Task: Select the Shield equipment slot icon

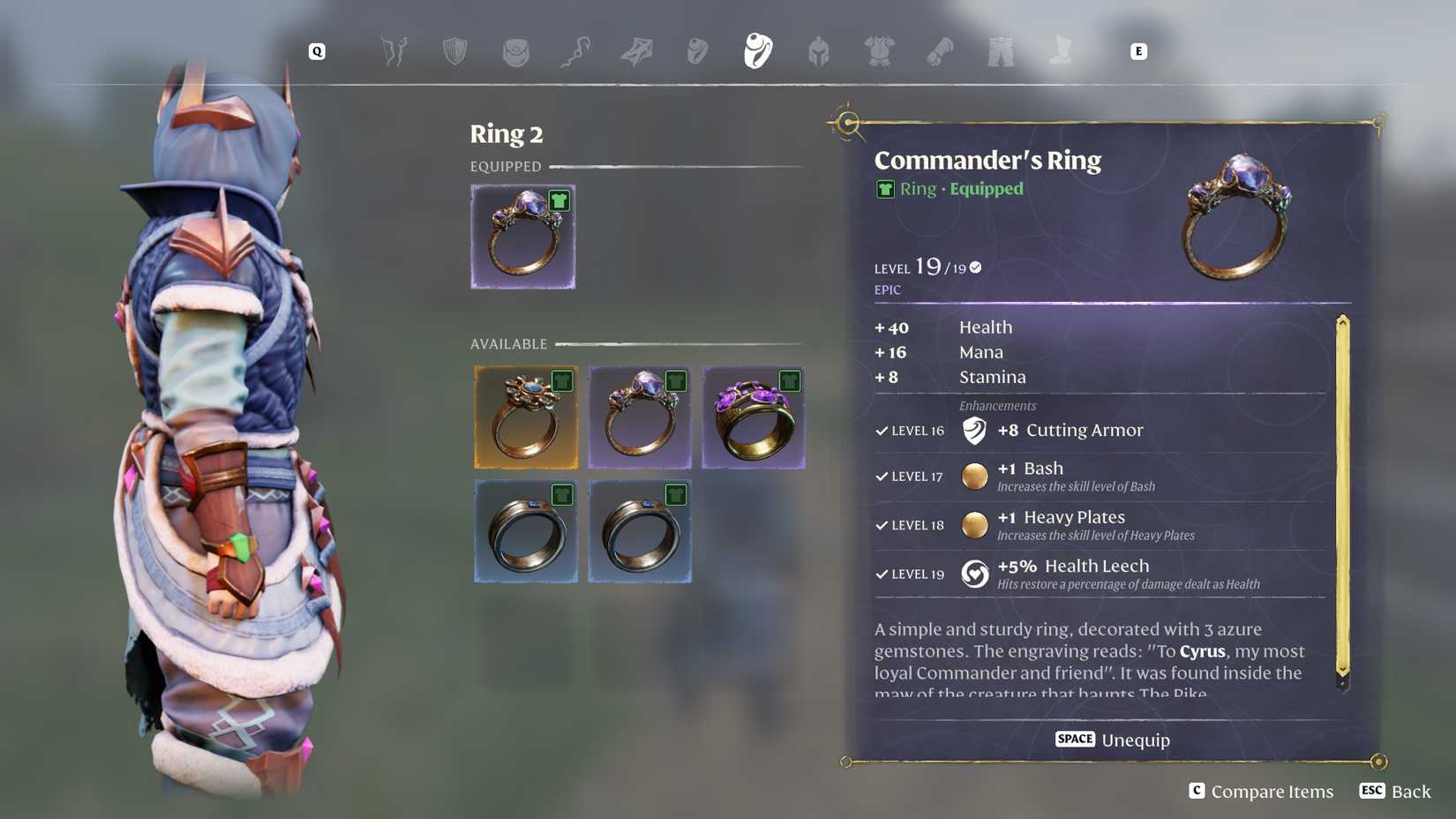Action: click(454, 51)
